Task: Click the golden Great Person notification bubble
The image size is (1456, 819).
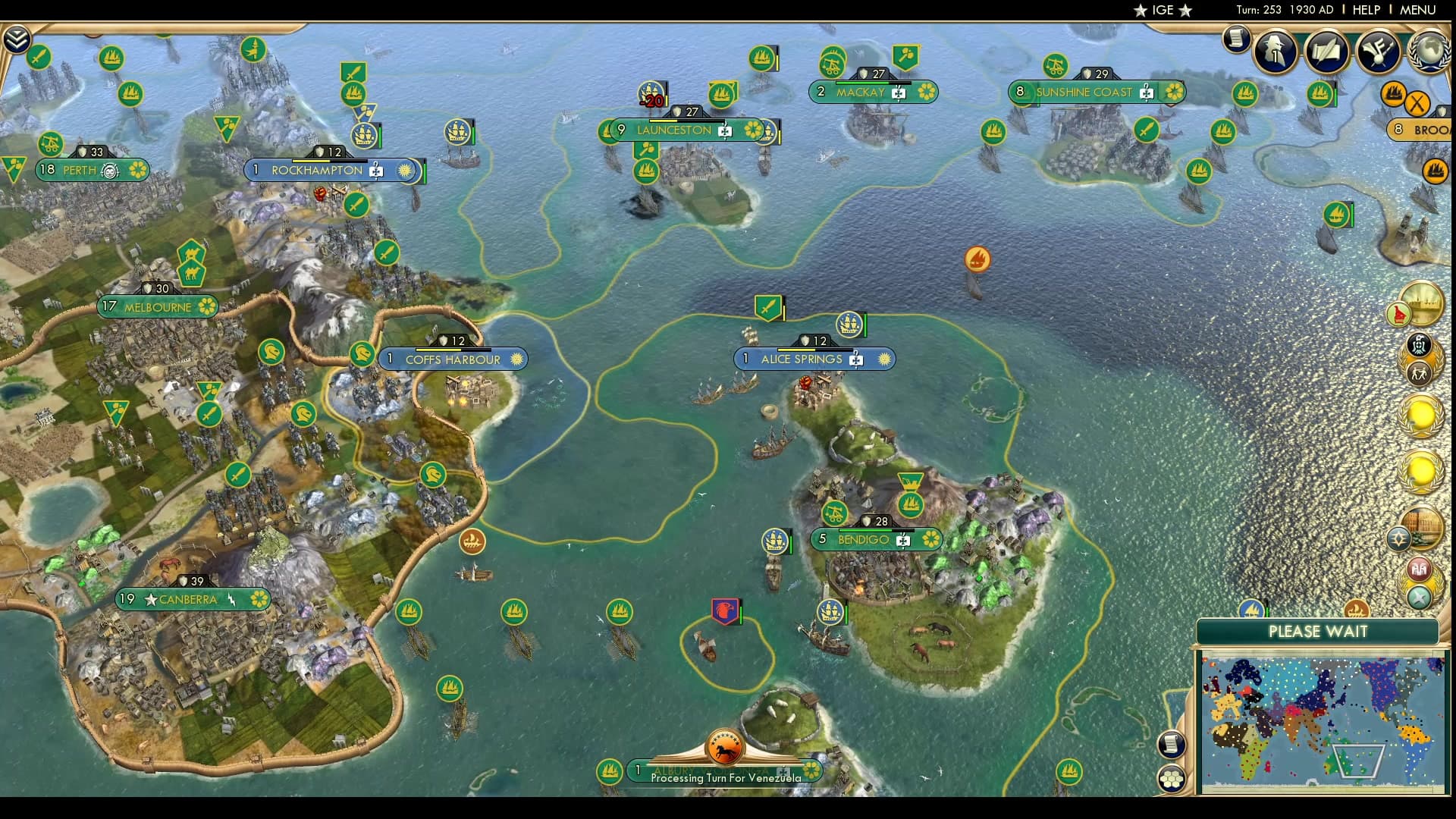Action: tap(1421, 416)
